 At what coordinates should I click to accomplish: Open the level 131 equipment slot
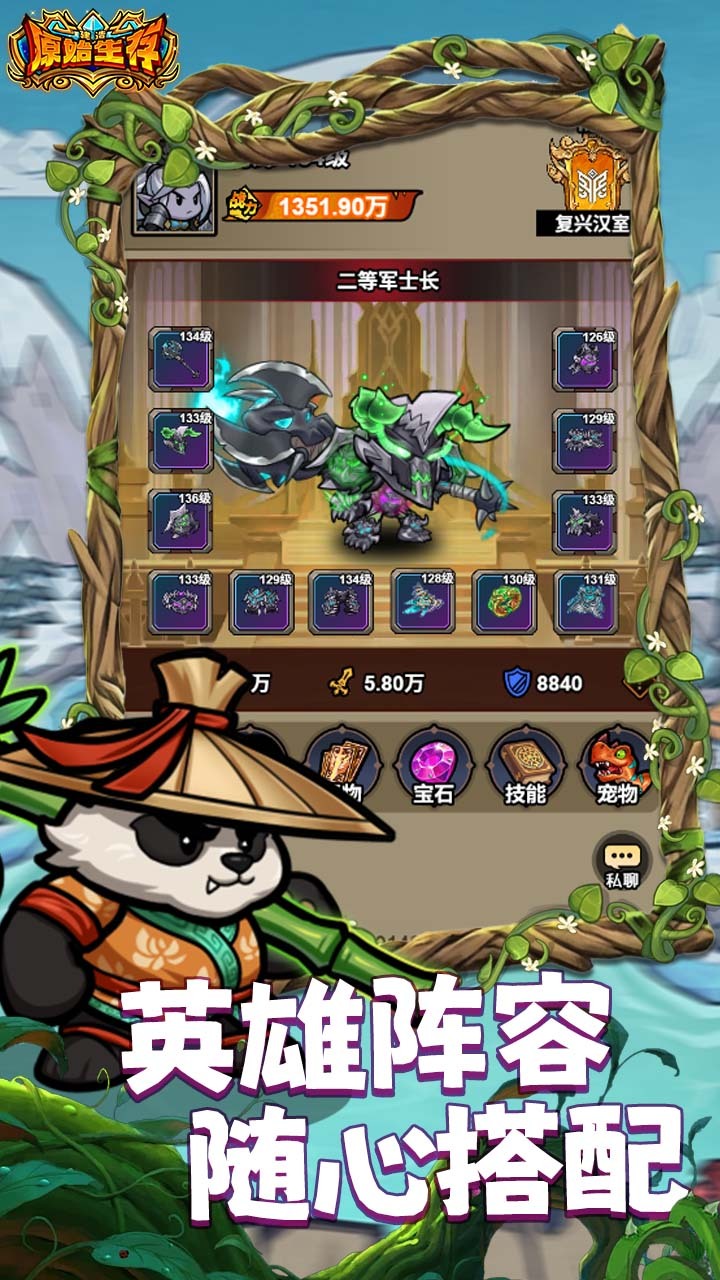tap(586, 602)
